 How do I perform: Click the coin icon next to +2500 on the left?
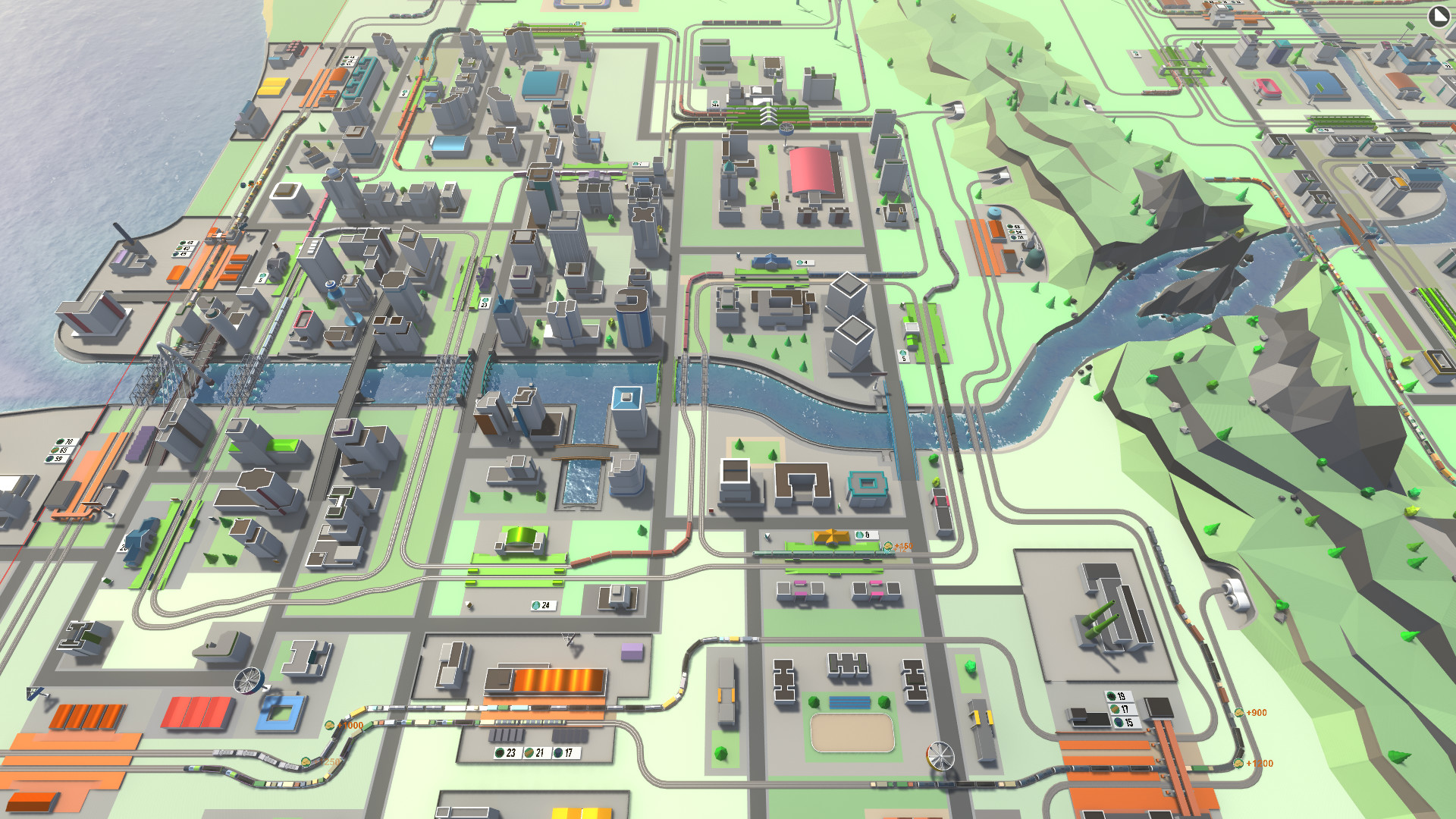(306, 762)
